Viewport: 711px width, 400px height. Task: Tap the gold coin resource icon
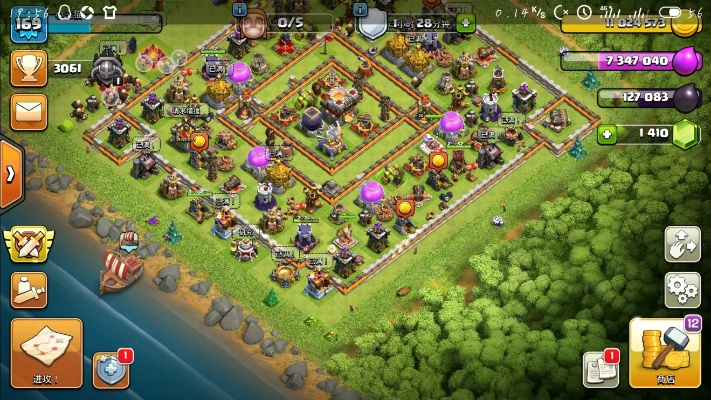[685, 23]
